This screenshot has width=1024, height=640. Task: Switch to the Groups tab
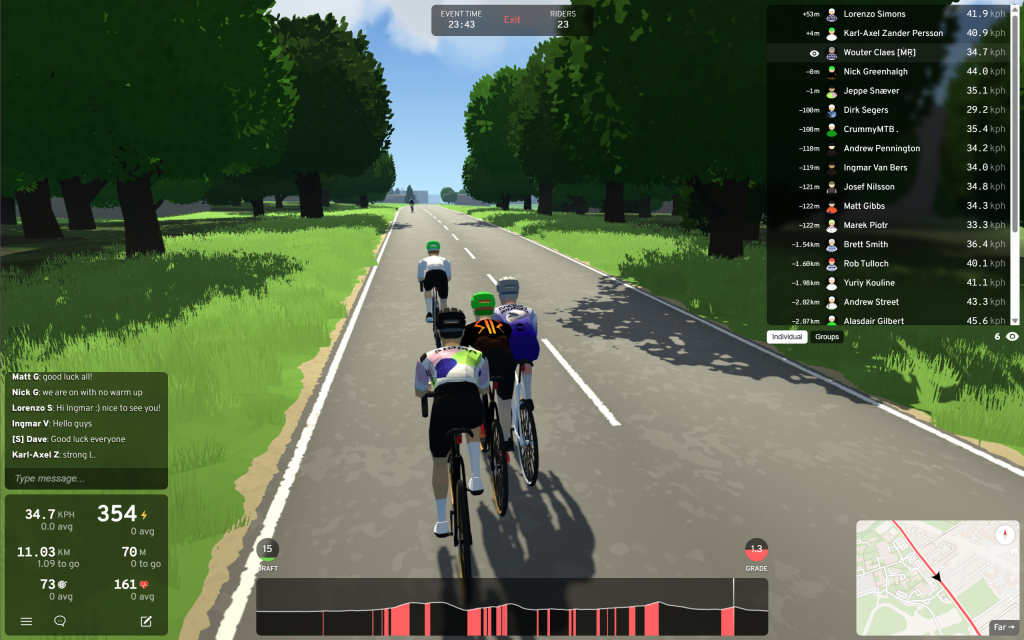(x=827, y=337)
